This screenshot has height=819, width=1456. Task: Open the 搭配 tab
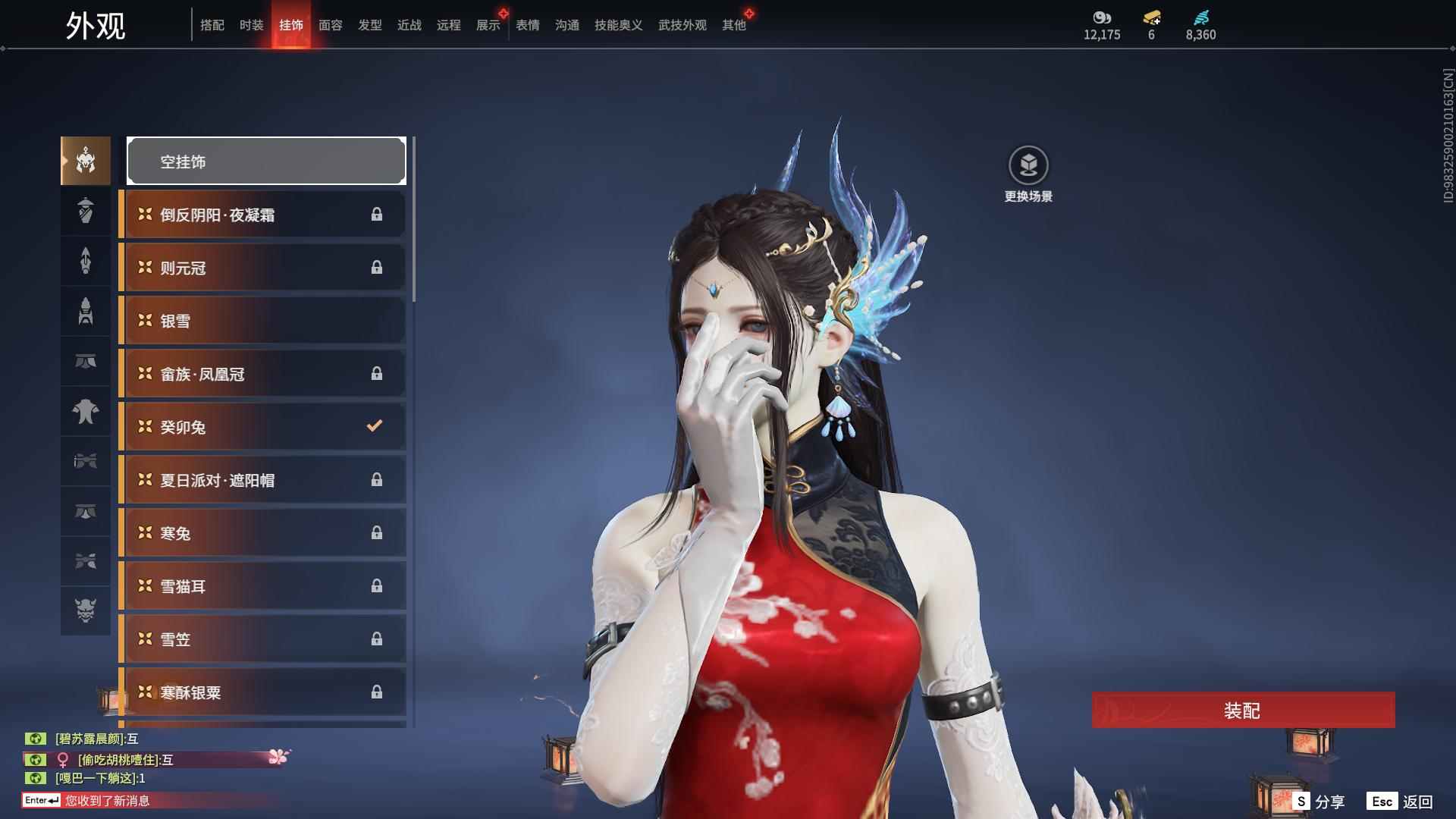pos(212,25)
